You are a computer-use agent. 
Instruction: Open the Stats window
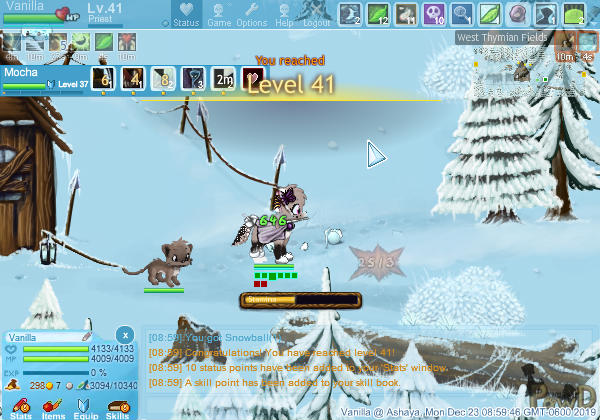(19, 406)
